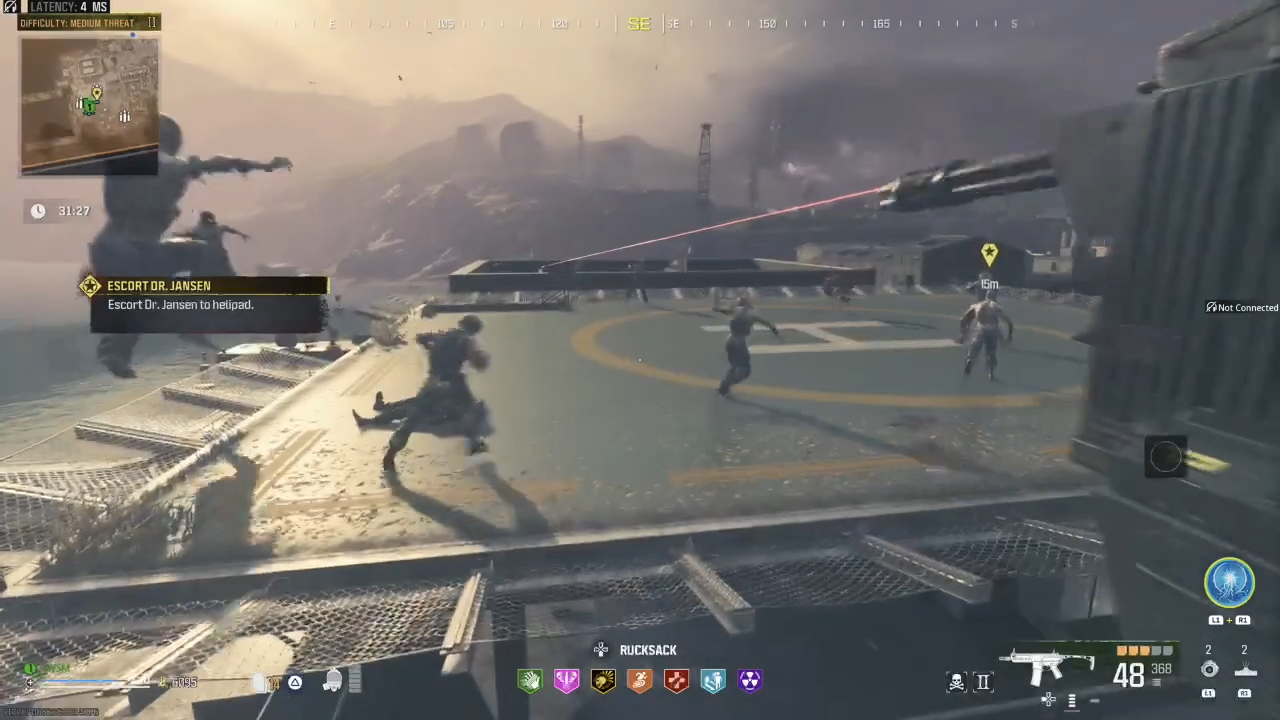This screenshot has width=1280, height=720.
Task: Click the Not Connected status indicator
Action: tap(1242, 307)
